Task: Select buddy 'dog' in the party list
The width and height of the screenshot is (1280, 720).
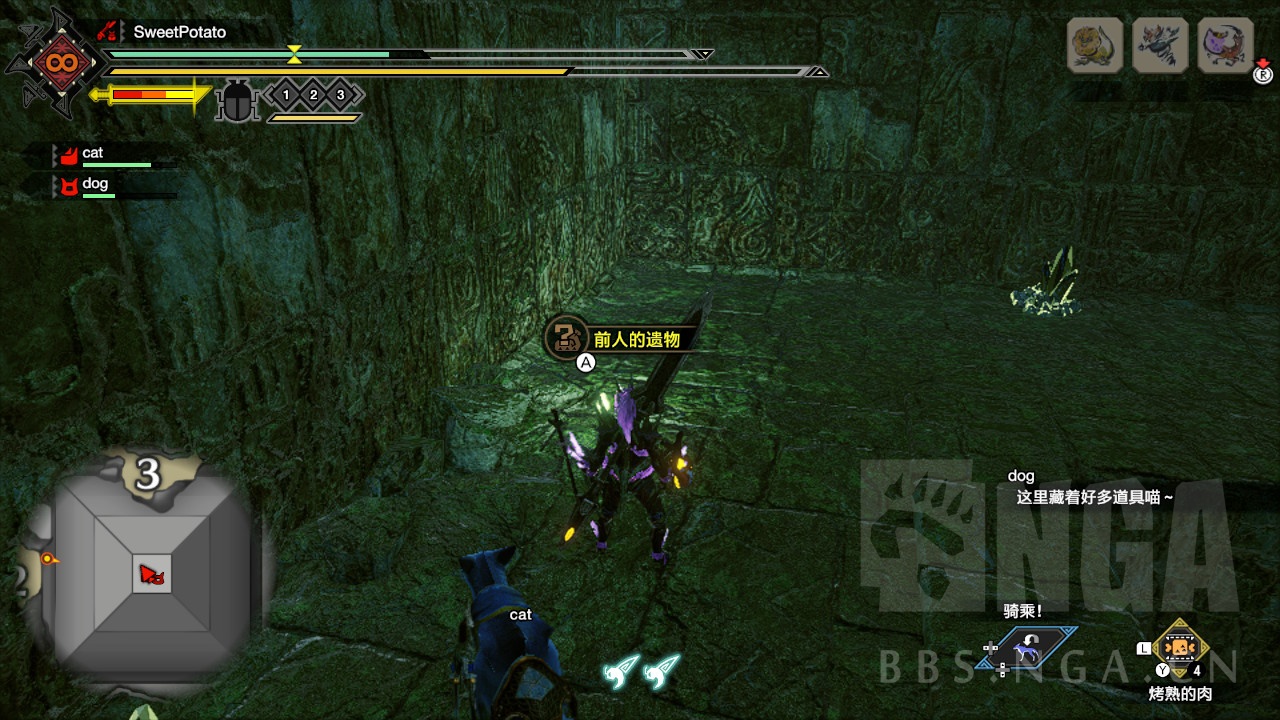Action: click(x=94, y=184)
